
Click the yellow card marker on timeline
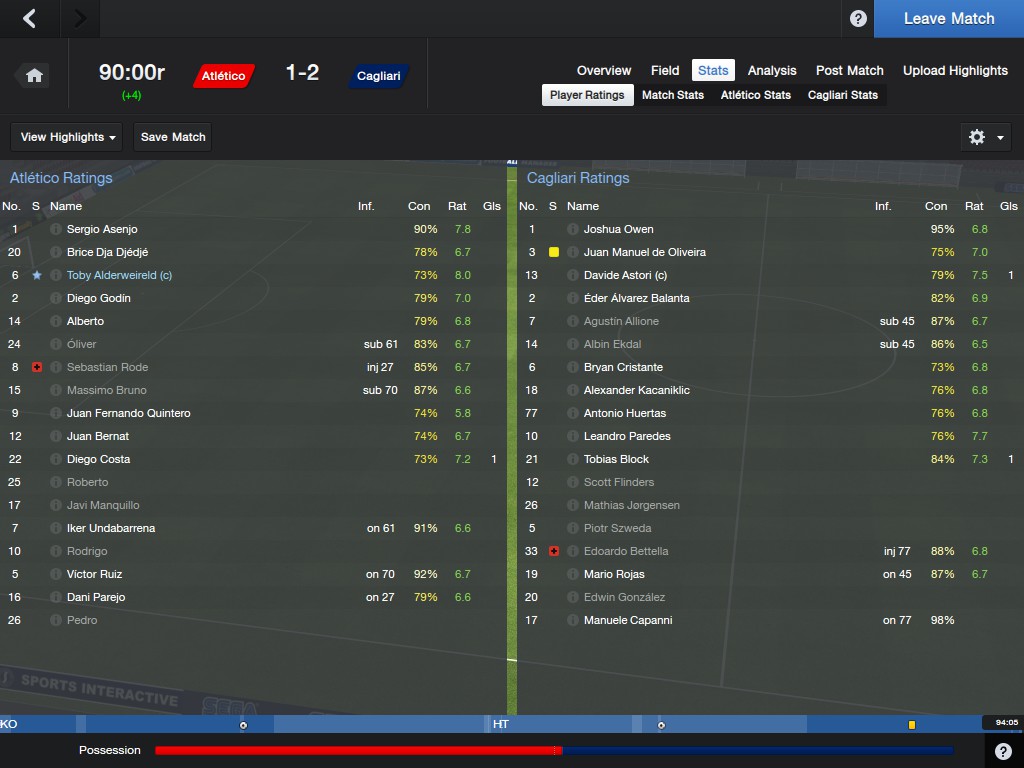point(912,724)
